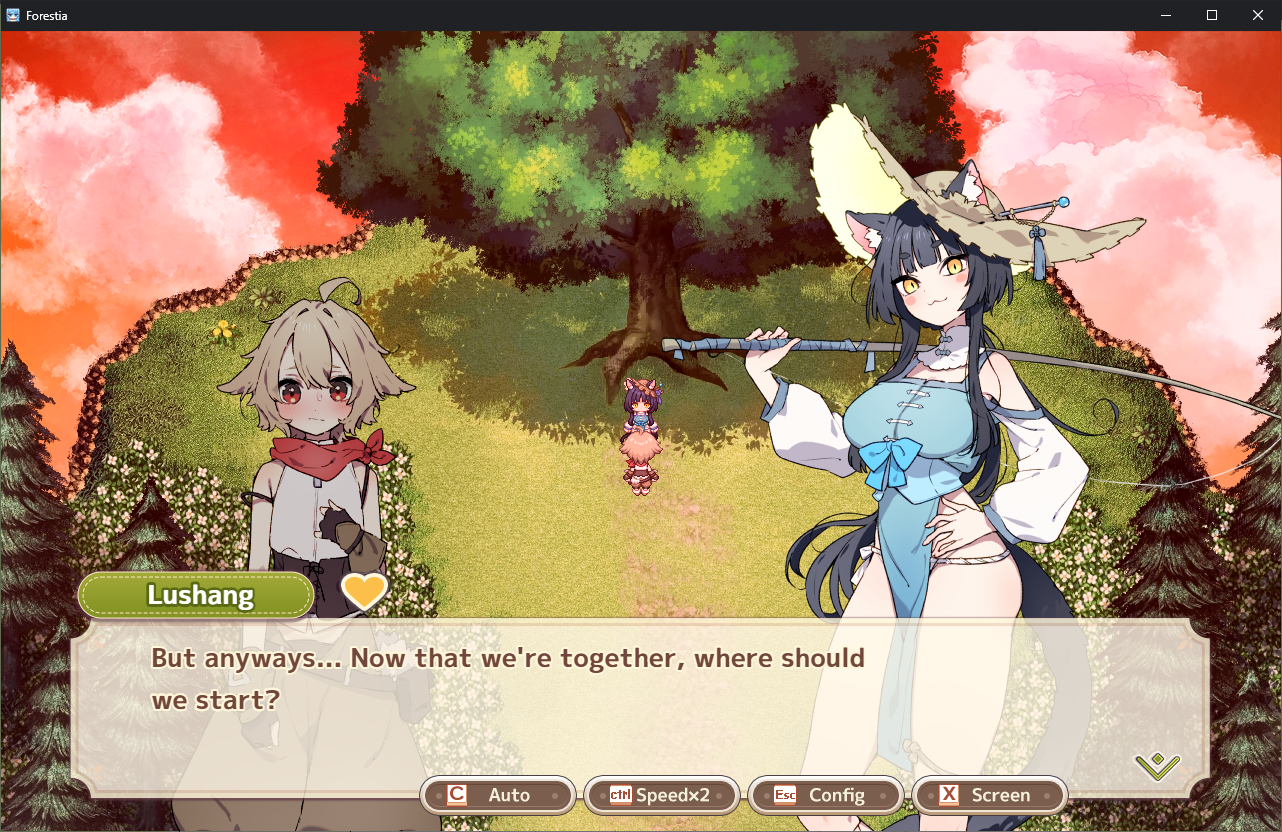
Task: Open the Config menu
Action: 825,795
